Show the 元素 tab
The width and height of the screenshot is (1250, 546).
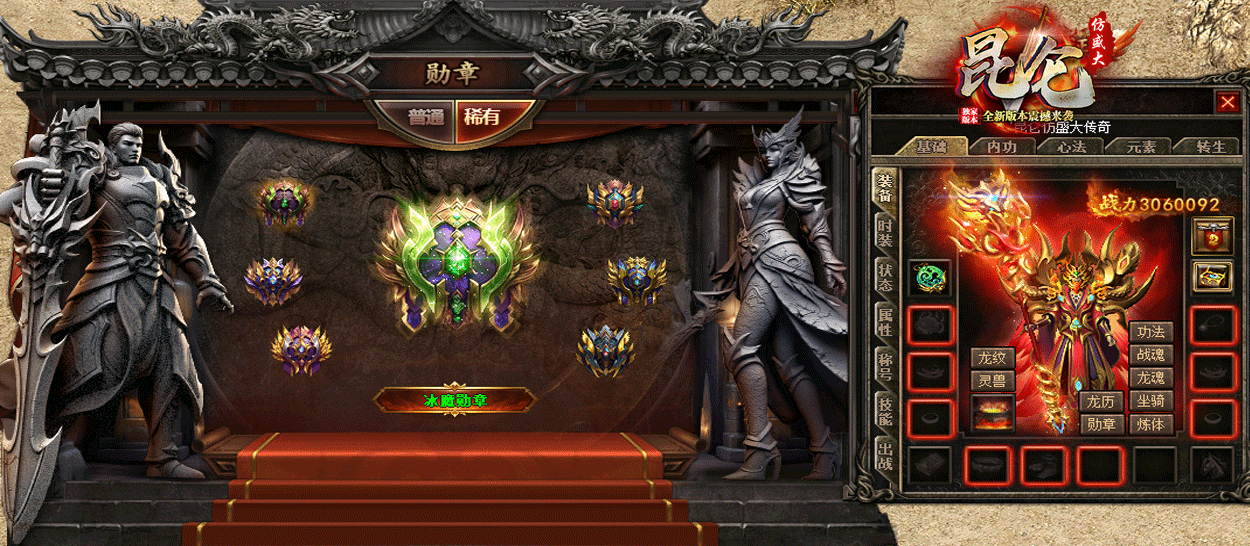pos(1141,146)
